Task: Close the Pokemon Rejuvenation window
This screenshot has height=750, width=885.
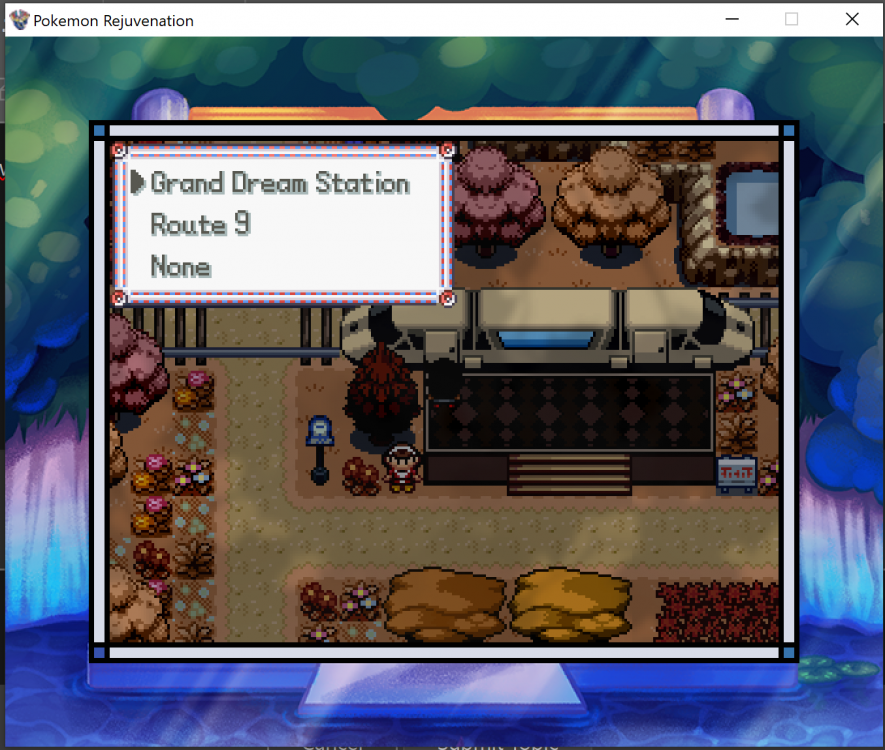Action: (852, 19)
